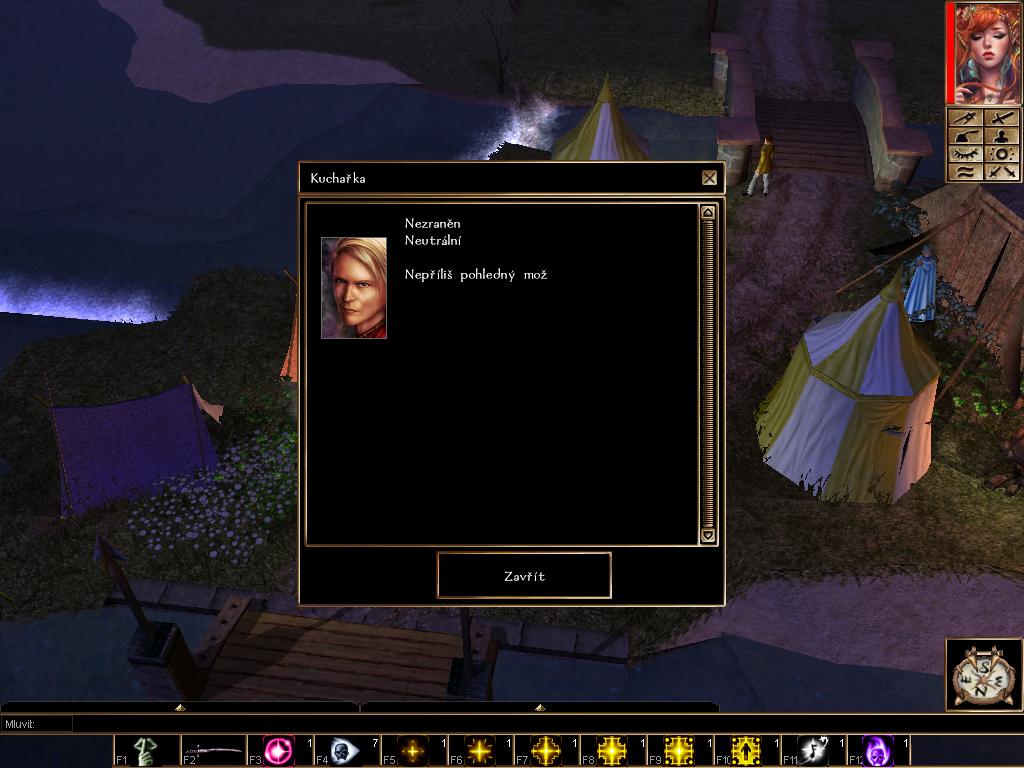Viewport: 1024px width, 768px height.
Task: Open the character silhouette panel button
Action: 1001,137
